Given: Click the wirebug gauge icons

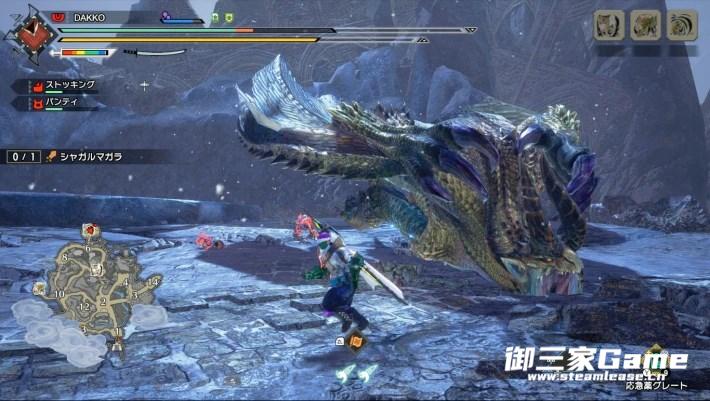Looking at the screenshot, I should (x=356, y=372).
